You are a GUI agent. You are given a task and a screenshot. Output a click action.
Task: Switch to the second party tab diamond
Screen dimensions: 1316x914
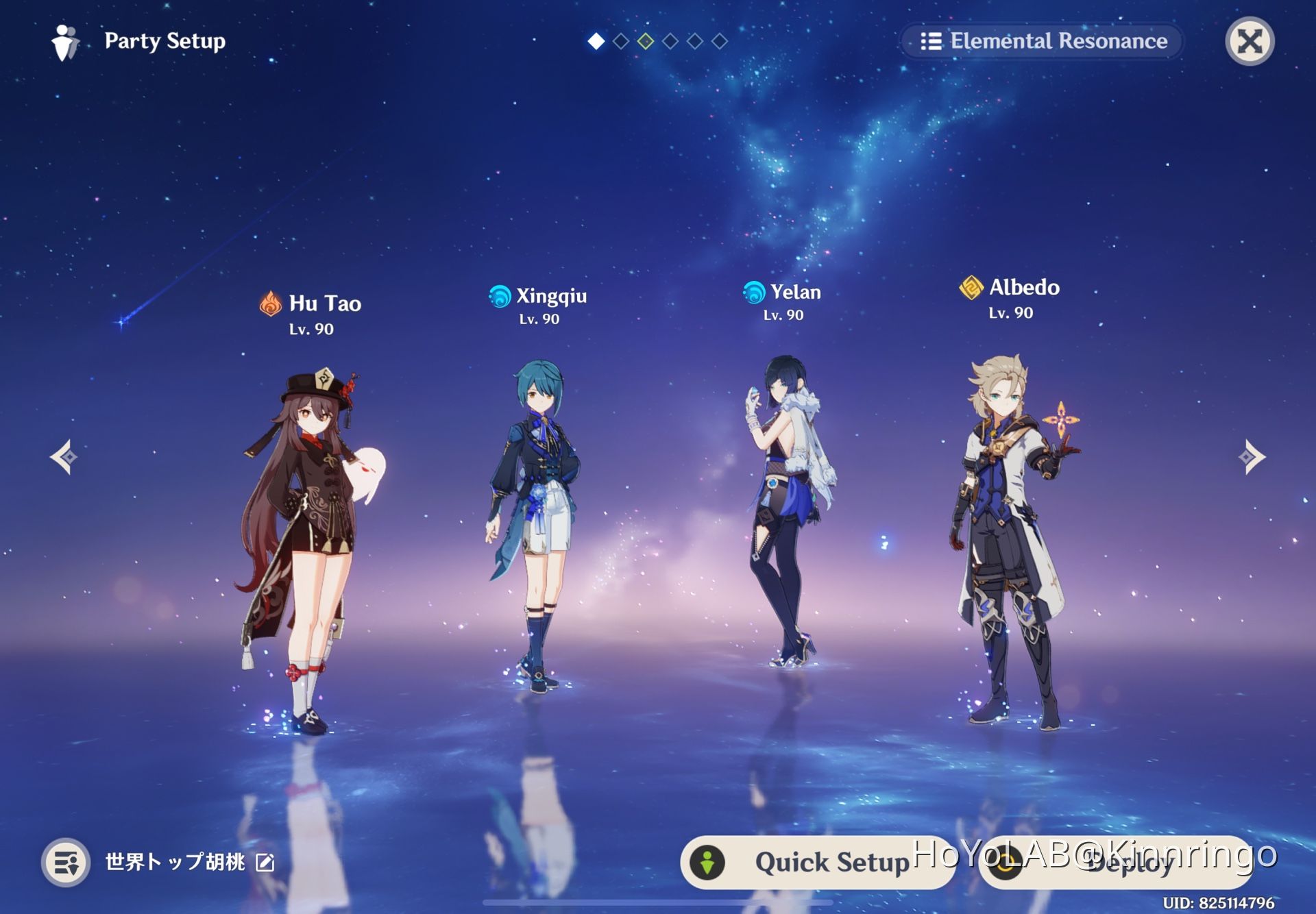coord(620,41)
